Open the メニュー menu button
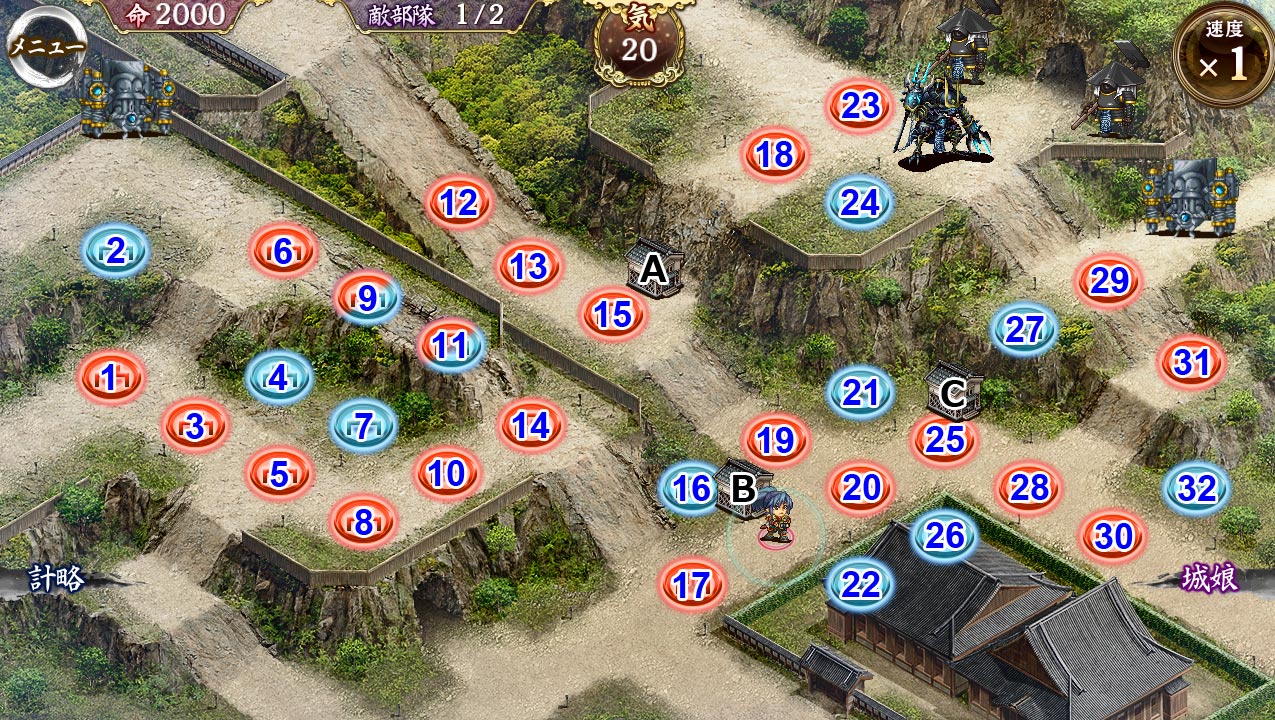This screenshot has width=1275, height=720. [47, 45]
